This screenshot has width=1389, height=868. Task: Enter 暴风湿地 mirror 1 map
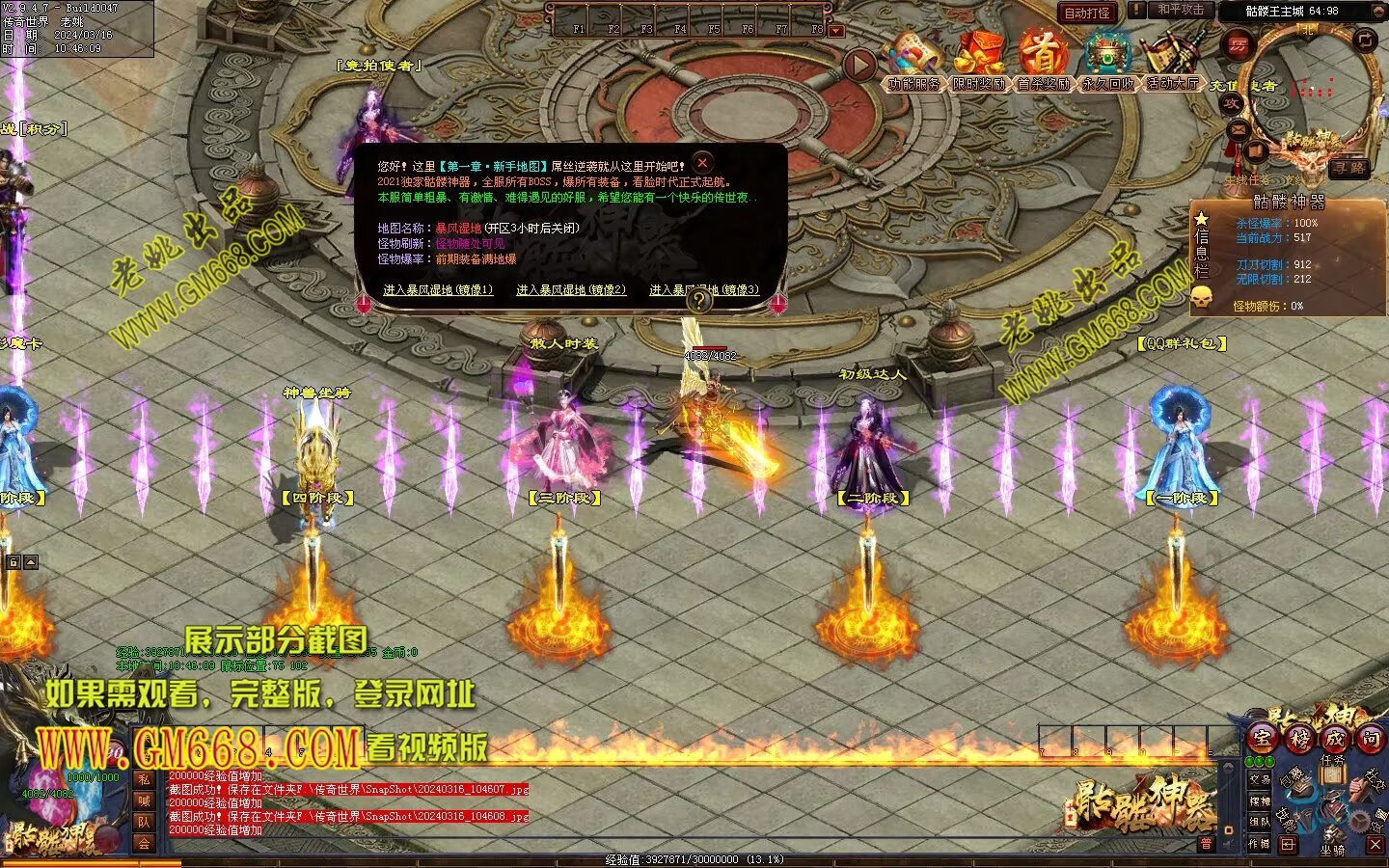pyautogui.click(x=437, y=289)
